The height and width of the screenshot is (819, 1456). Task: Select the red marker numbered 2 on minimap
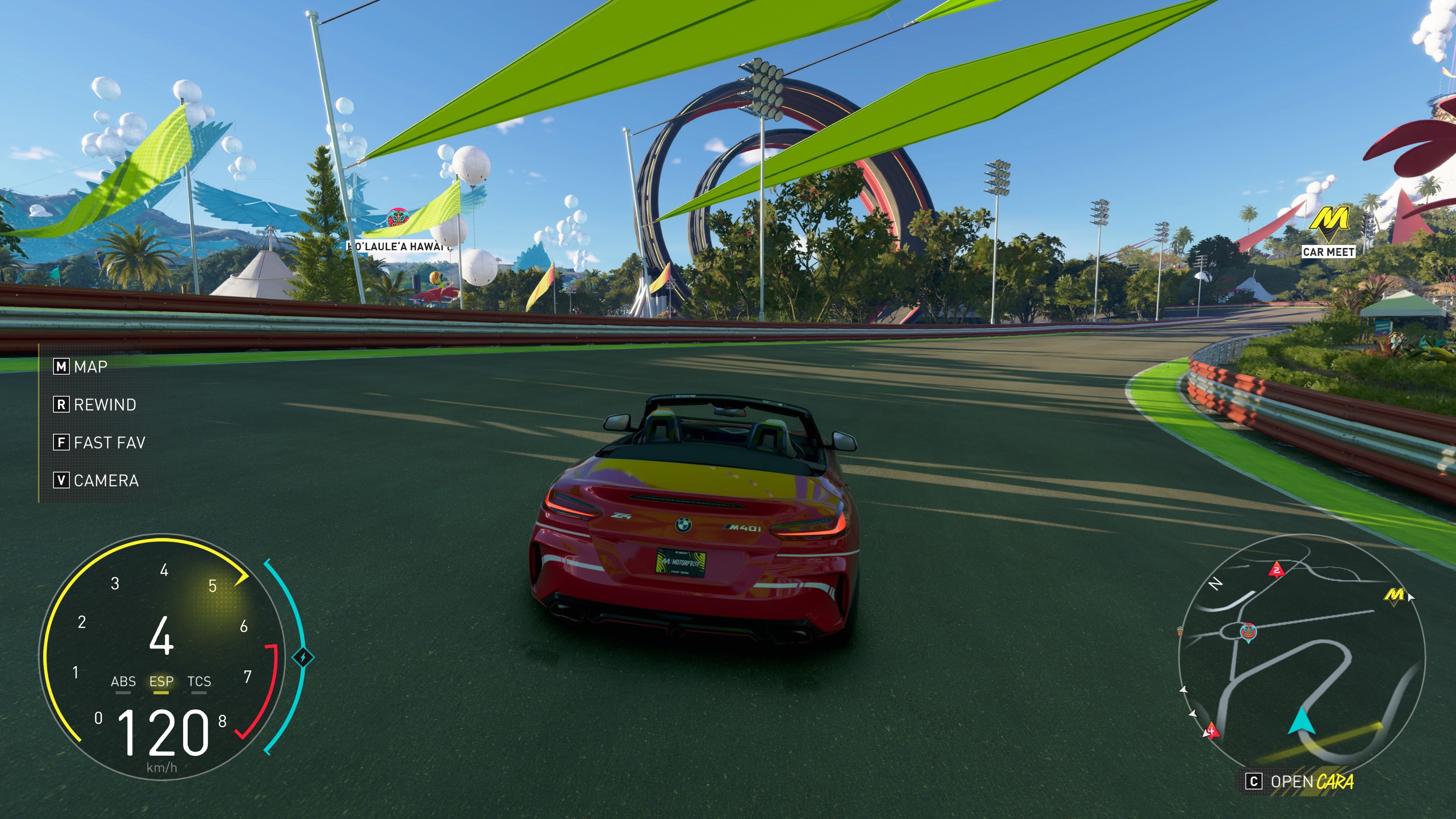pyautogui.click(x=1276, y=569)
